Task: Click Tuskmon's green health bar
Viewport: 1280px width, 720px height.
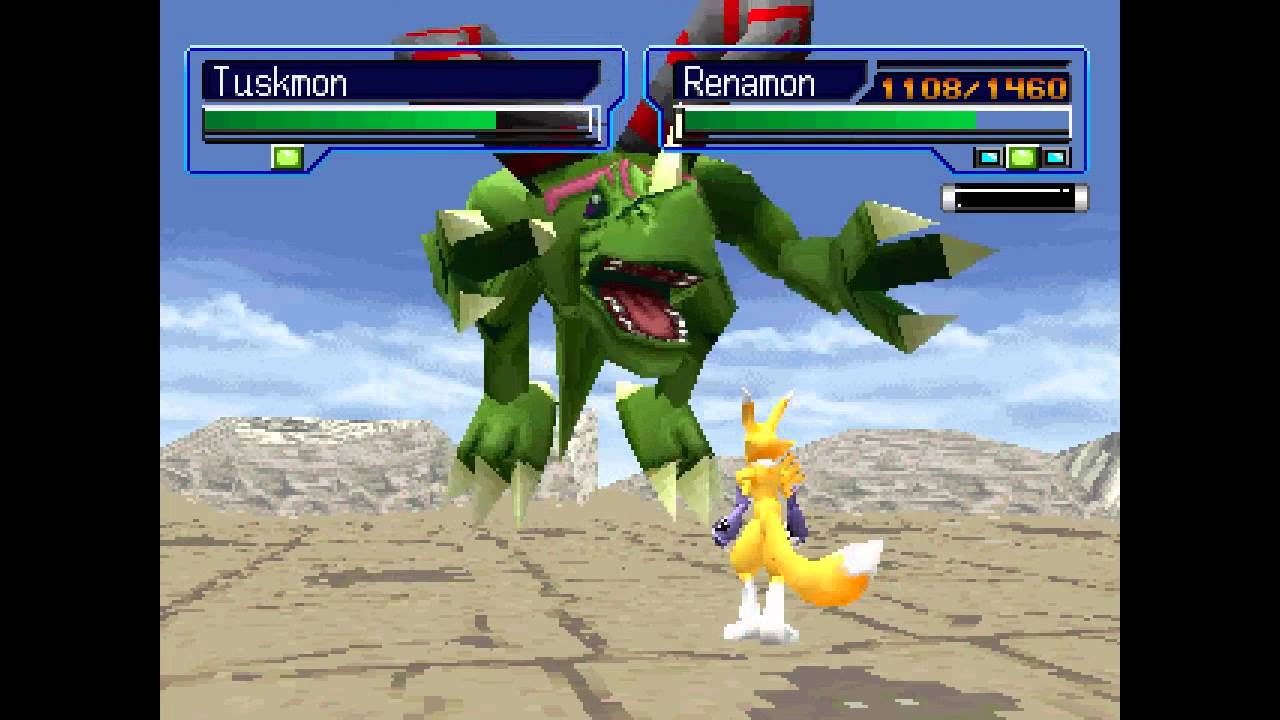Action: point(350,120)
